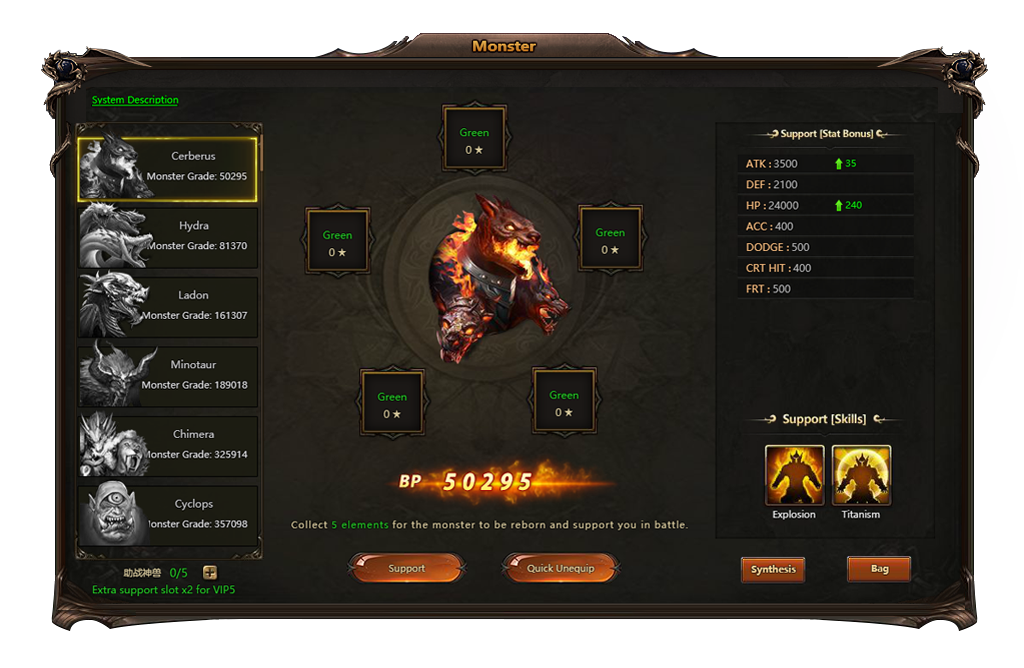The image size is (1024, 668).
Task: Open the Synthesis panel
Action: point(774,569)
